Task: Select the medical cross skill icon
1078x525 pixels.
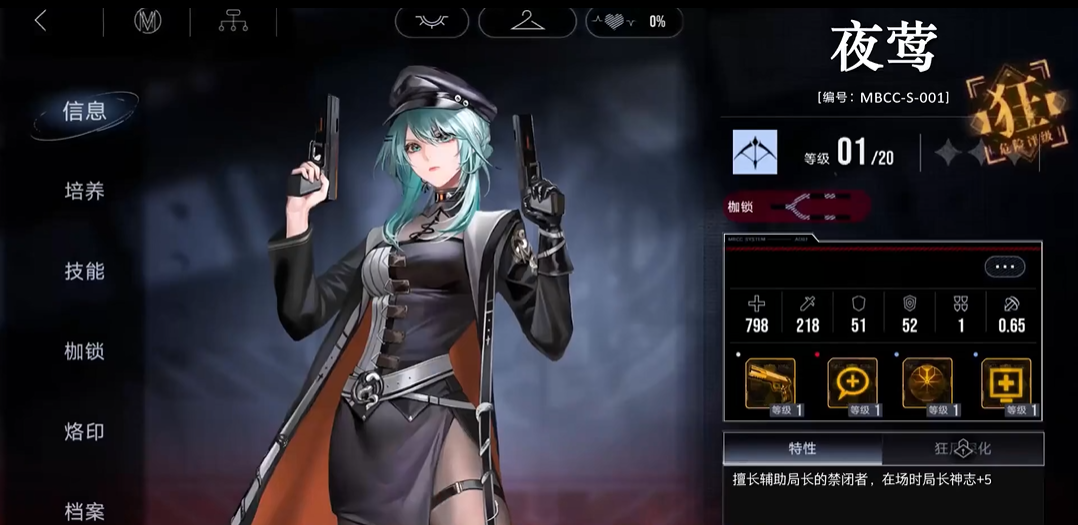Action: coord(1005,385)
